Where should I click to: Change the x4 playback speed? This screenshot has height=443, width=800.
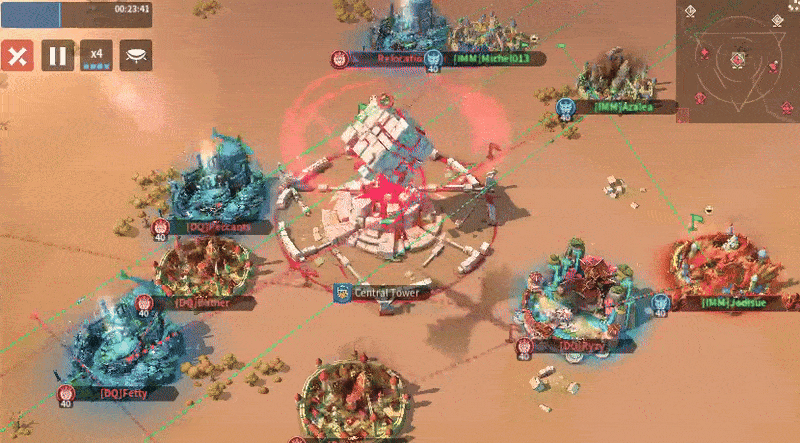coord(97,55)
